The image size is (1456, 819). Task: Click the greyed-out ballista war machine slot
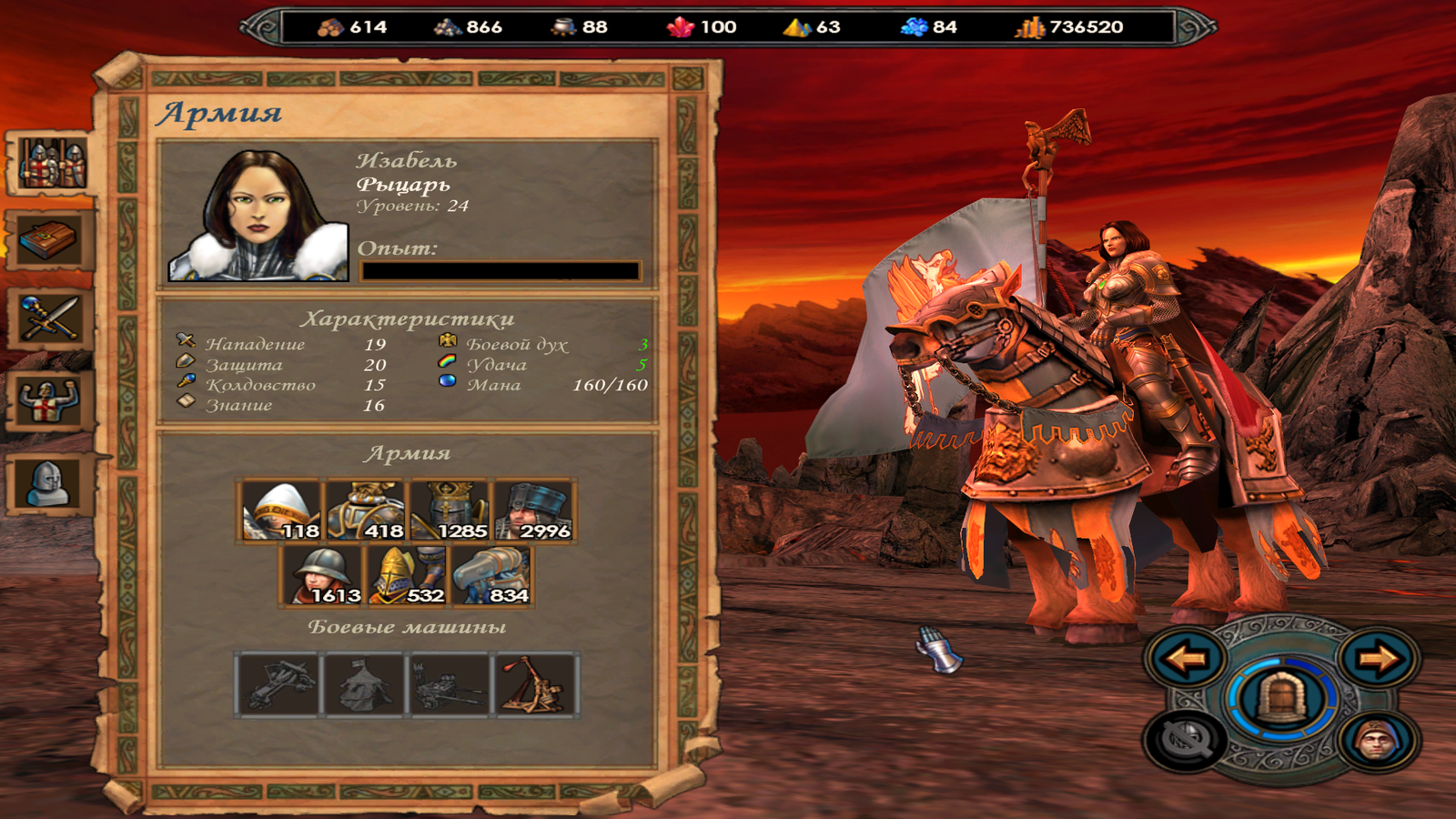click(280, 685)
